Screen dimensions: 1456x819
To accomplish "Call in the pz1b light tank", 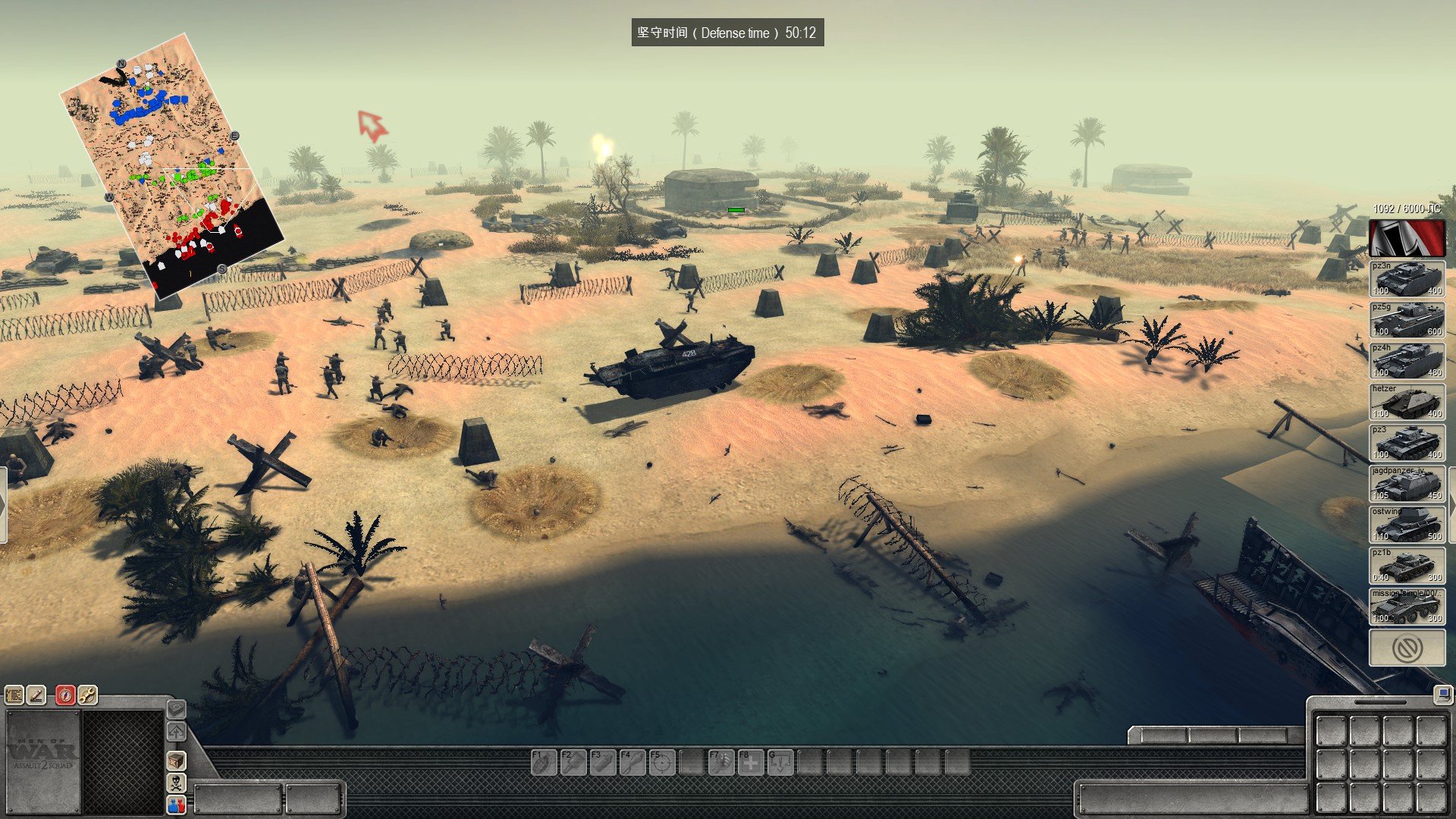I will 1407,565.
